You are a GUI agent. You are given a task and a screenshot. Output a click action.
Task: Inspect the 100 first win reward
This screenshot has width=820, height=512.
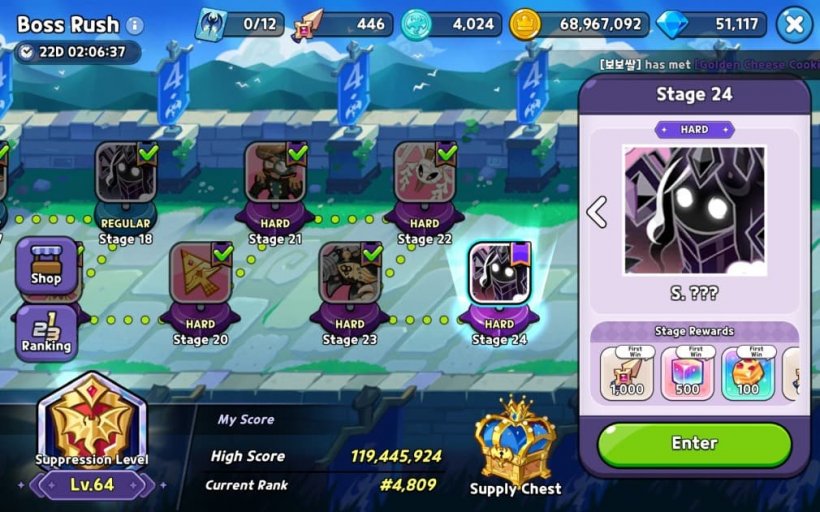tap(747, 373)
